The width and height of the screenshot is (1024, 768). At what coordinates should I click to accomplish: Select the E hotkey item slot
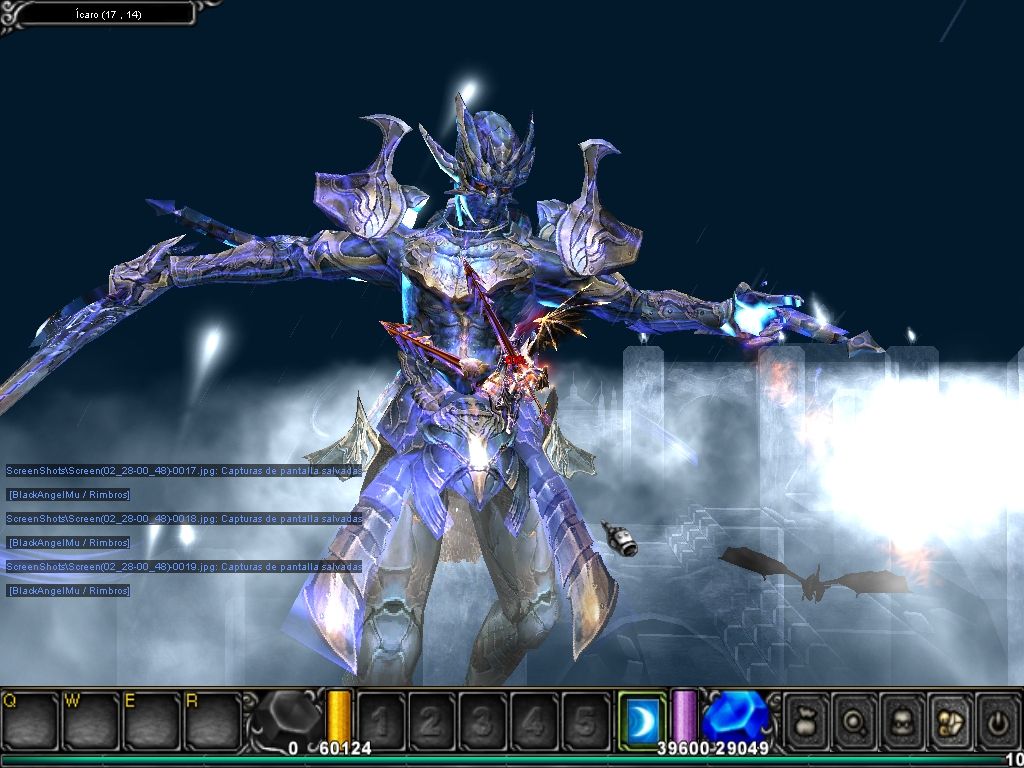150,719
